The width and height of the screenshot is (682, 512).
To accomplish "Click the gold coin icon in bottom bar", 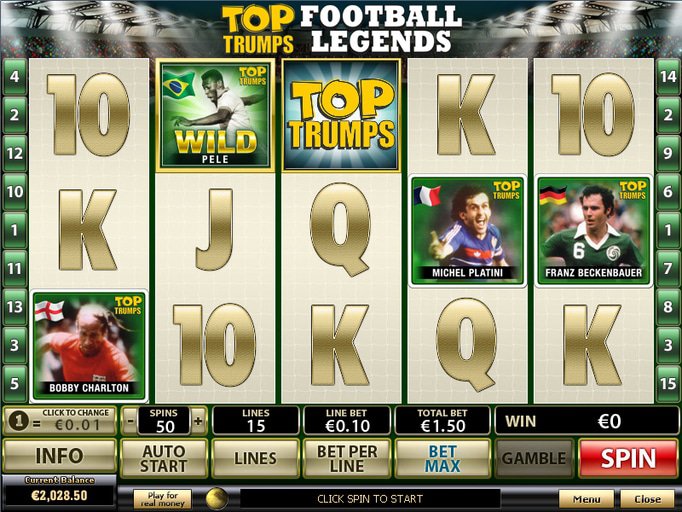I will click(216, 498).
